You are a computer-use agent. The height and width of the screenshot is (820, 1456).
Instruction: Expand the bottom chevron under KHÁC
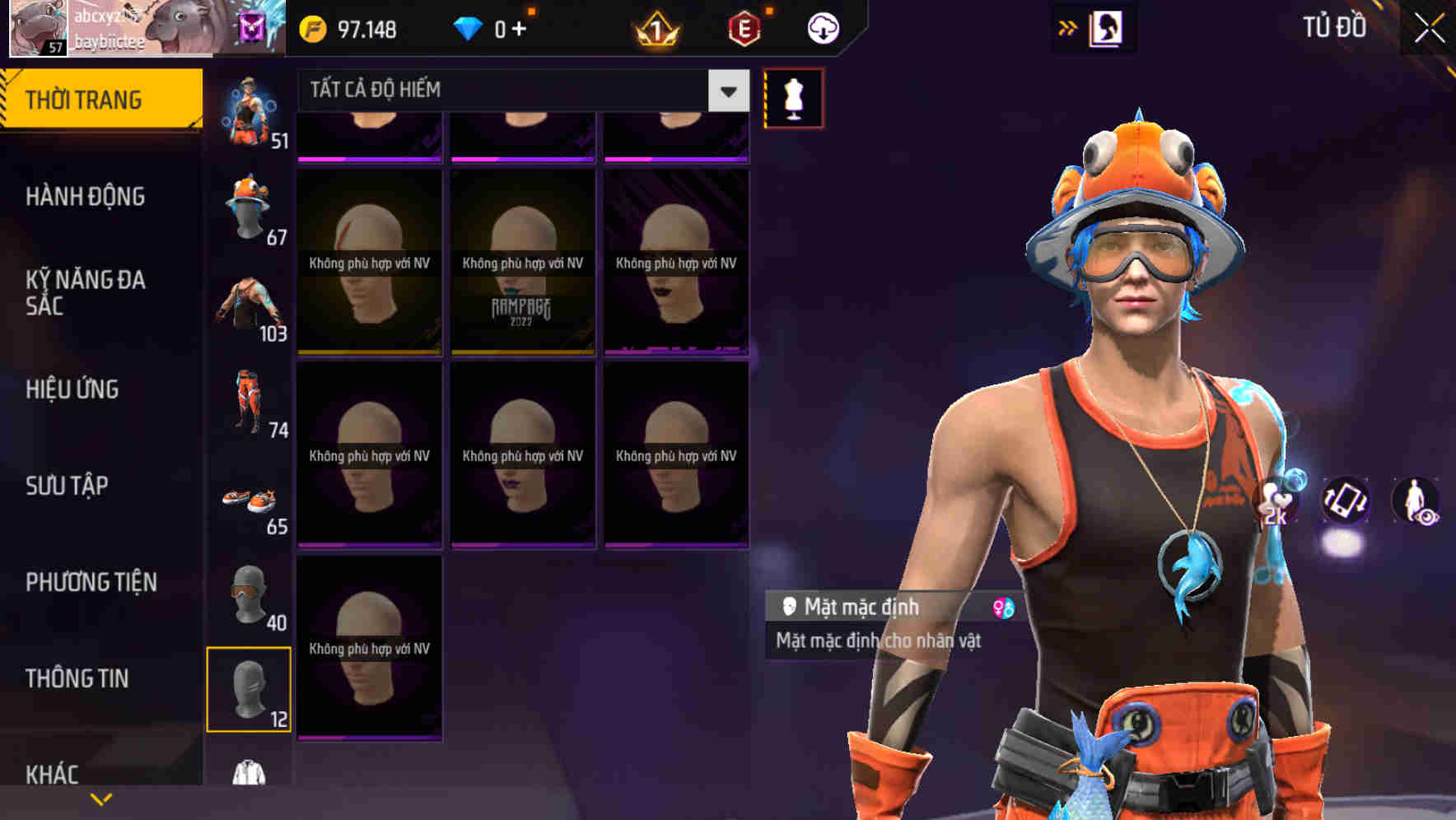click(x=101, y=799)
